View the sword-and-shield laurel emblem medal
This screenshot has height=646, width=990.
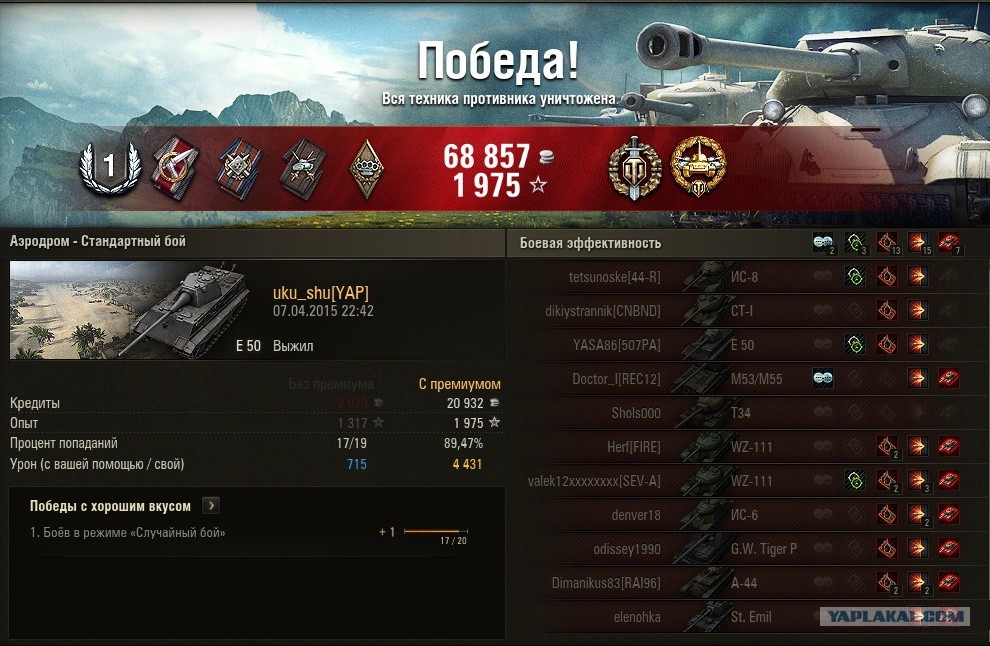[x=635, y=168]
